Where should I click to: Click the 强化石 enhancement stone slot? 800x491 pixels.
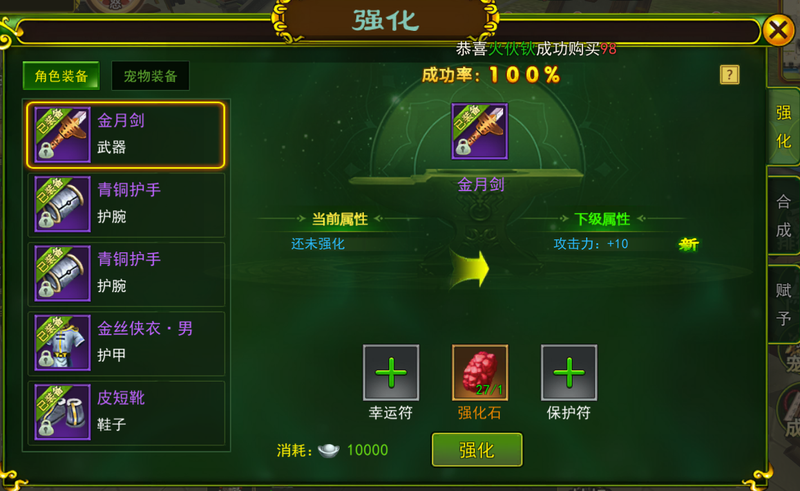(479, 373)
